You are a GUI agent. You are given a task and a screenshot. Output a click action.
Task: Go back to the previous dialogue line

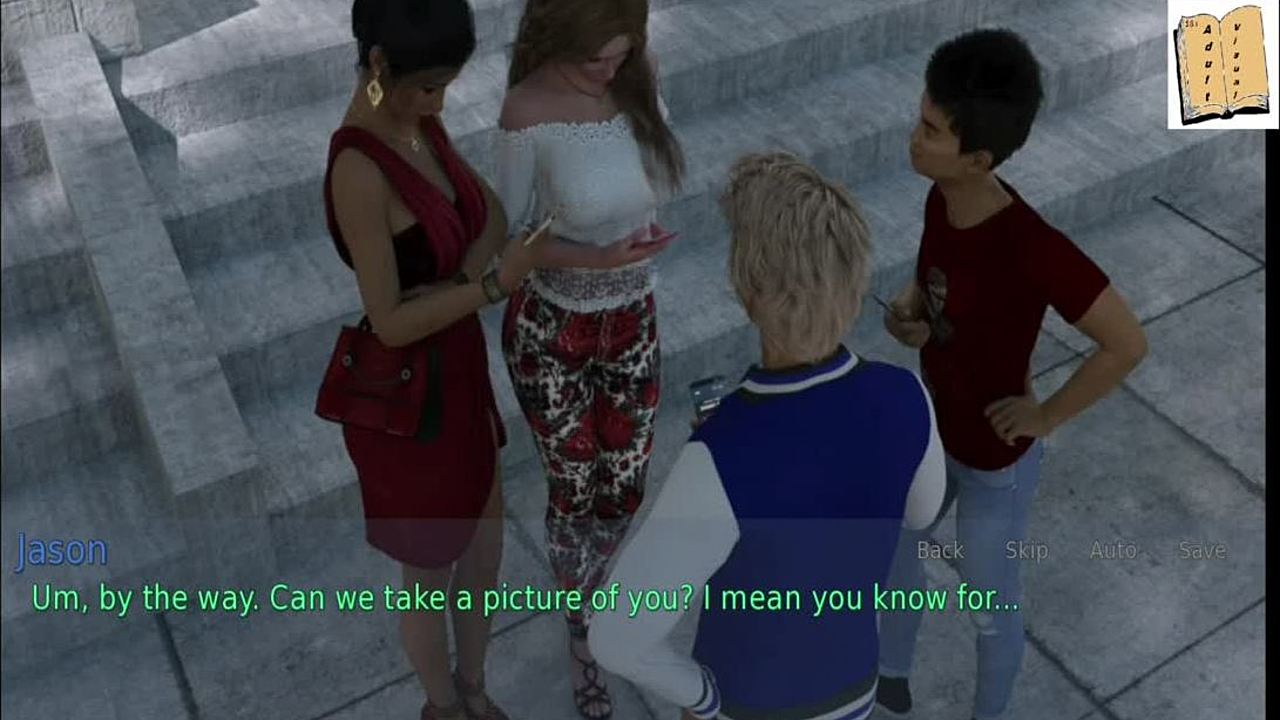click(x=940, y=550)
